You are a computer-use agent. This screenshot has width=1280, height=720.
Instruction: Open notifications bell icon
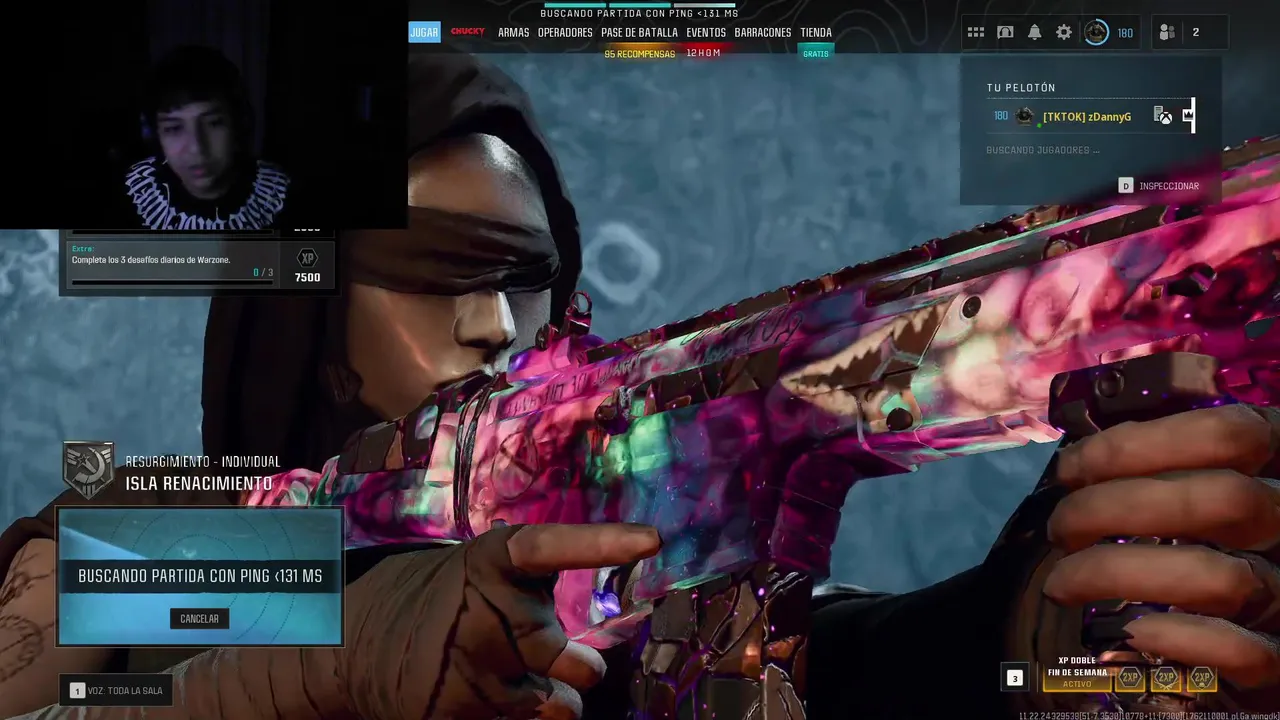pos(1035,32)
